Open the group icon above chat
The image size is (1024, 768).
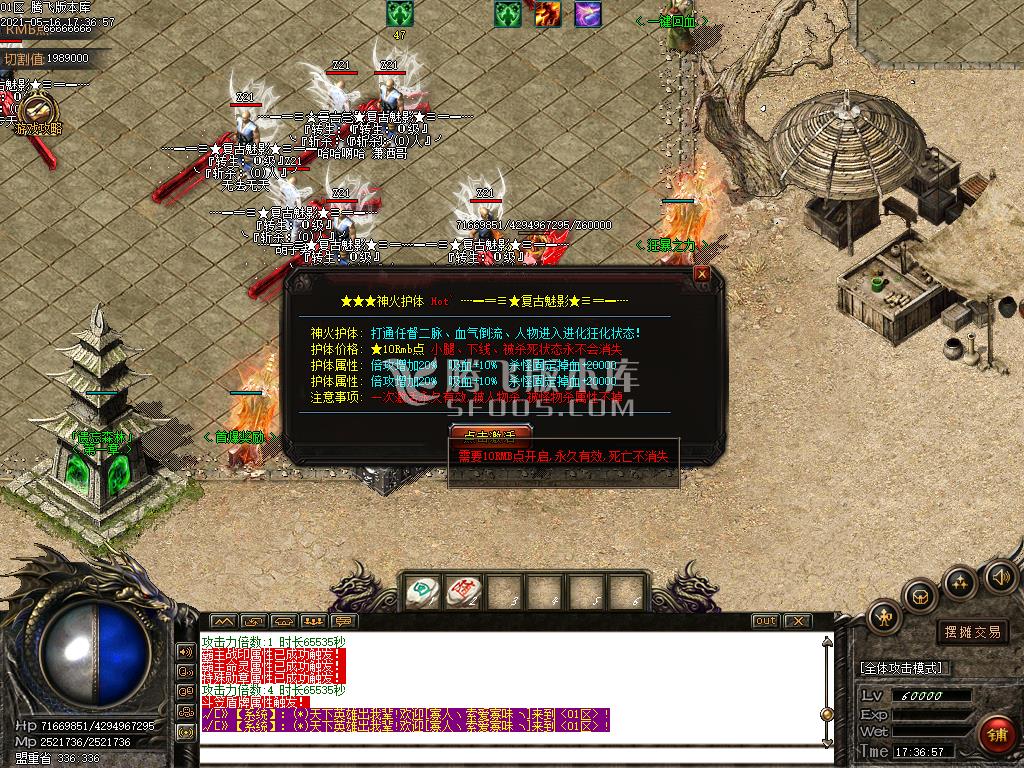tap(313, 621)
